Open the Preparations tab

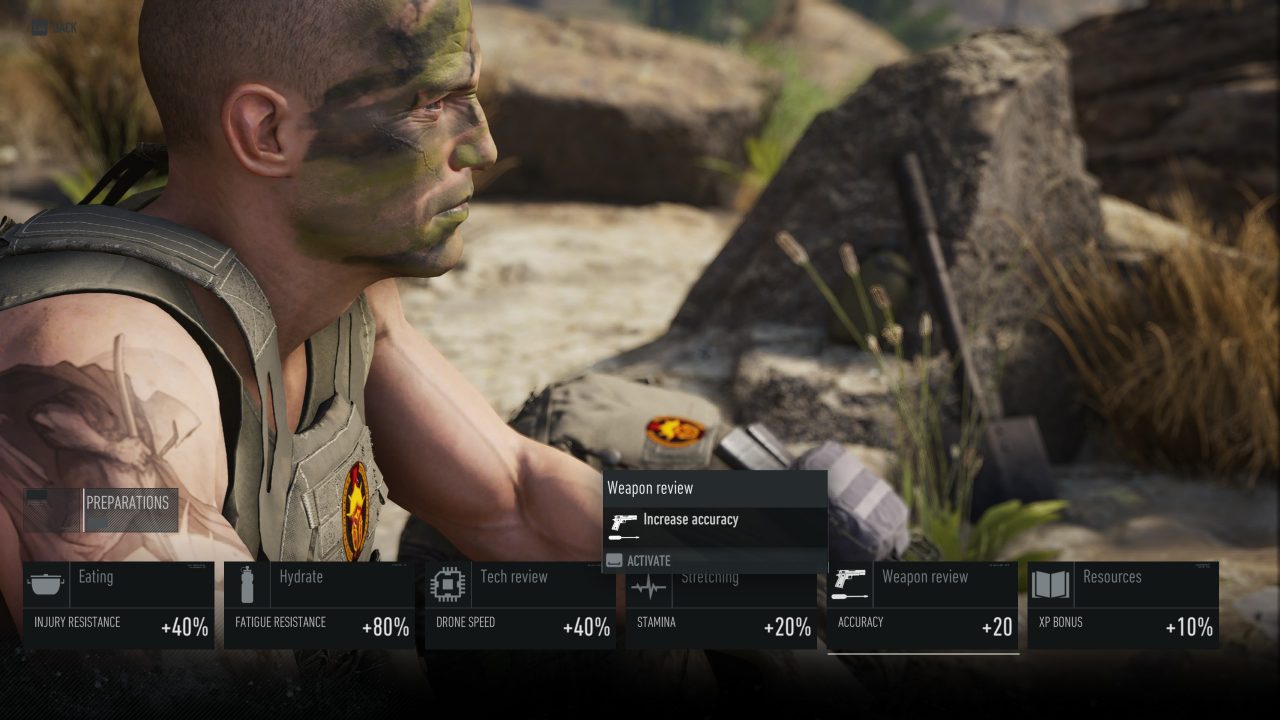127,503
